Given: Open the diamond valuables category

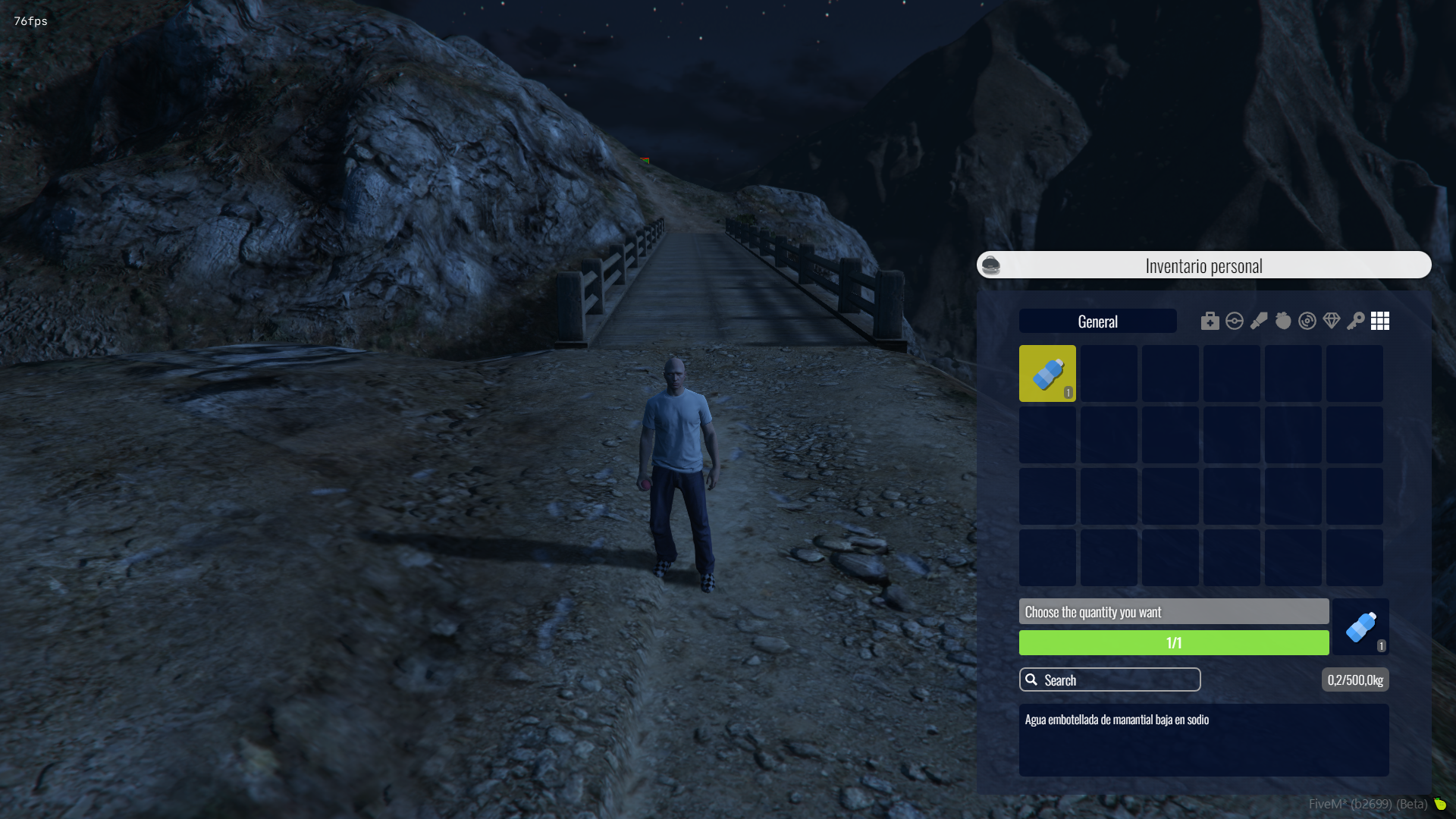Looking at the screenshot, I should pos(1332,322).
